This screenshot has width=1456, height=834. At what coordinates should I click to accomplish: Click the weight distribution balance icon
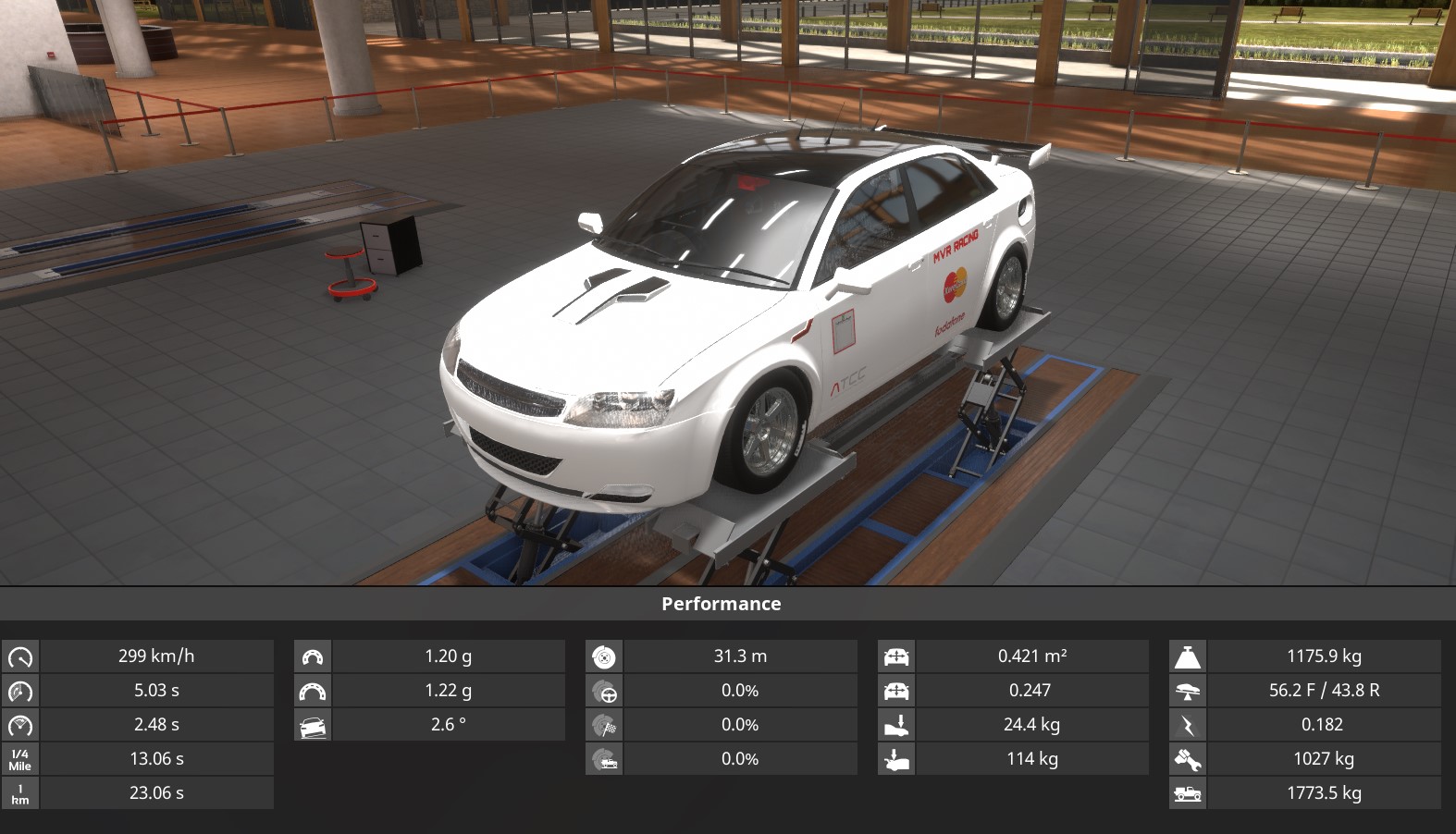(1188, 691)
